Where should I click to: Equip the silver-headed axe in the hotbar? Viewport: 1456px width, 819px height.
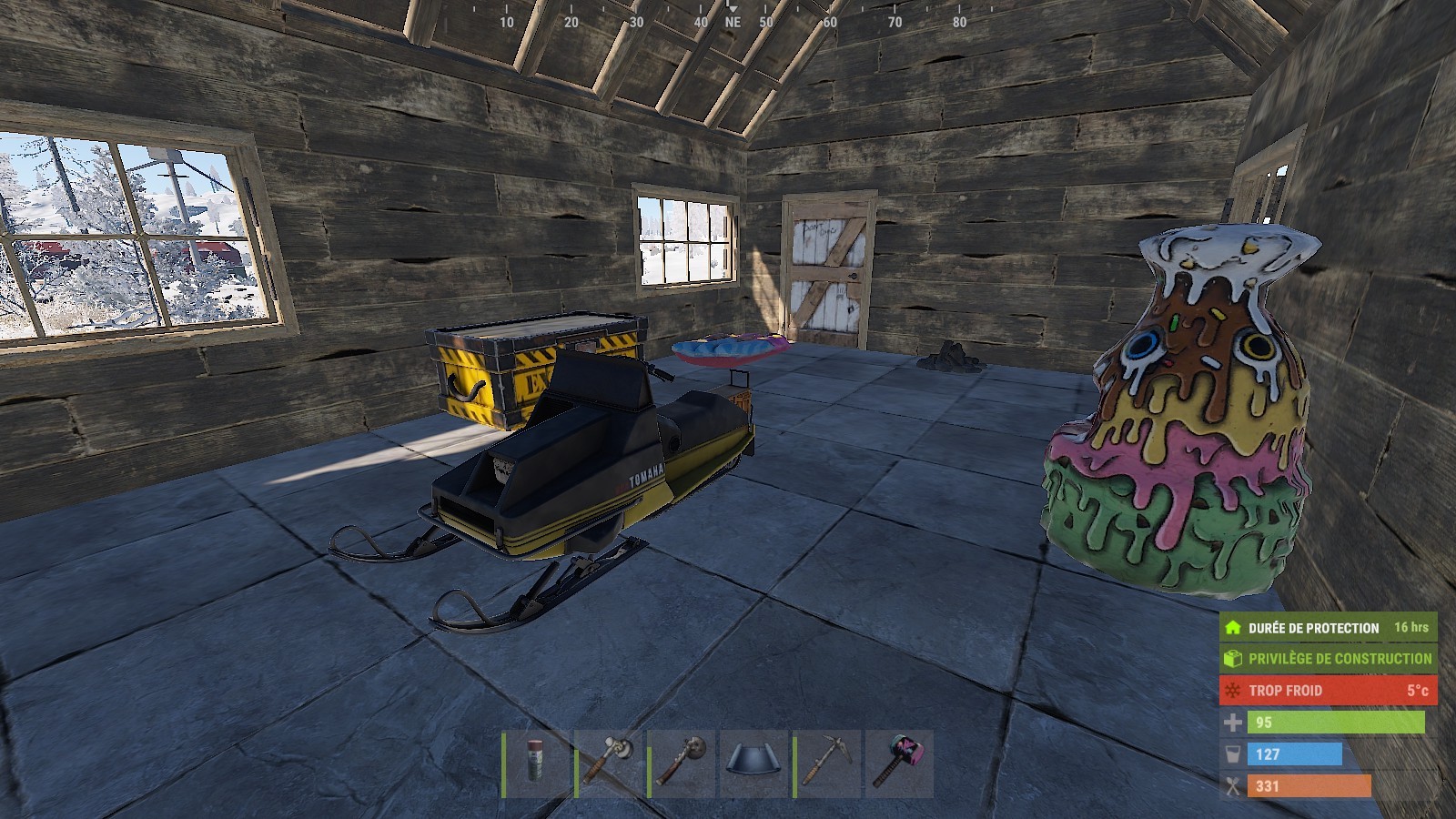click(x=609, y=763)
